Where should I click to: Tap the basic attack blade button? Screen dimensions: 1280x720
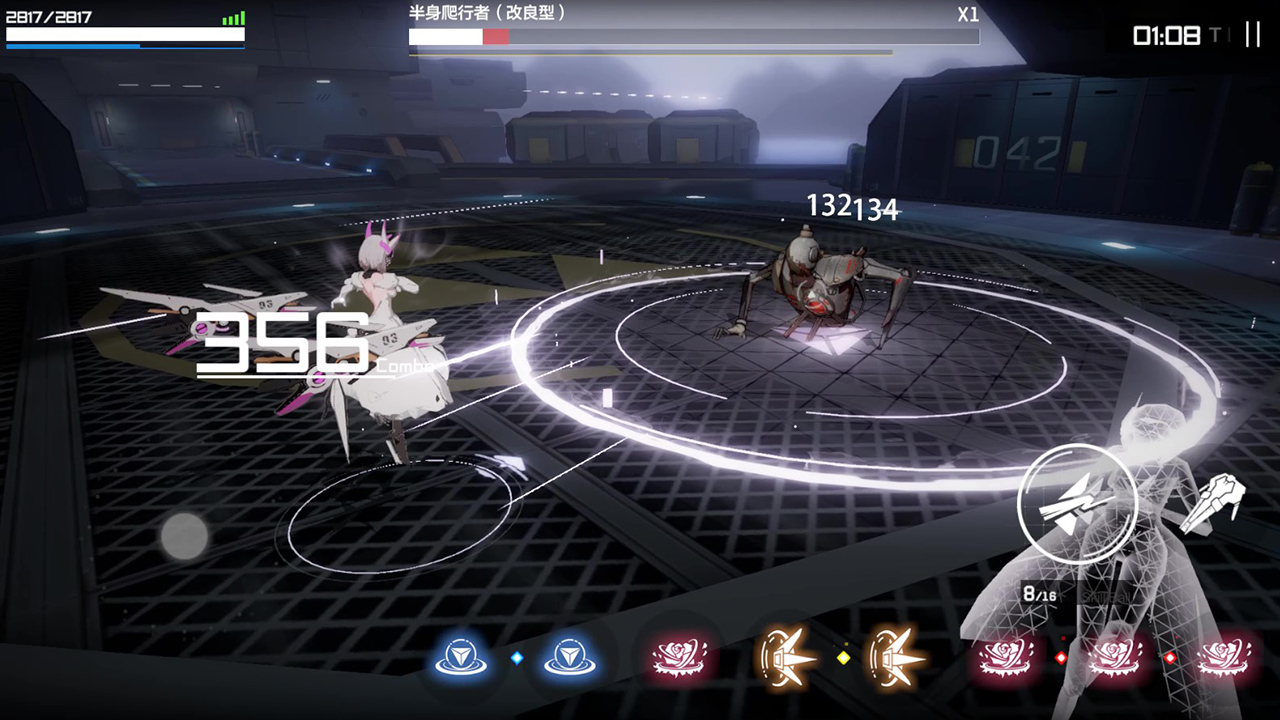(x=1076, y=503)
